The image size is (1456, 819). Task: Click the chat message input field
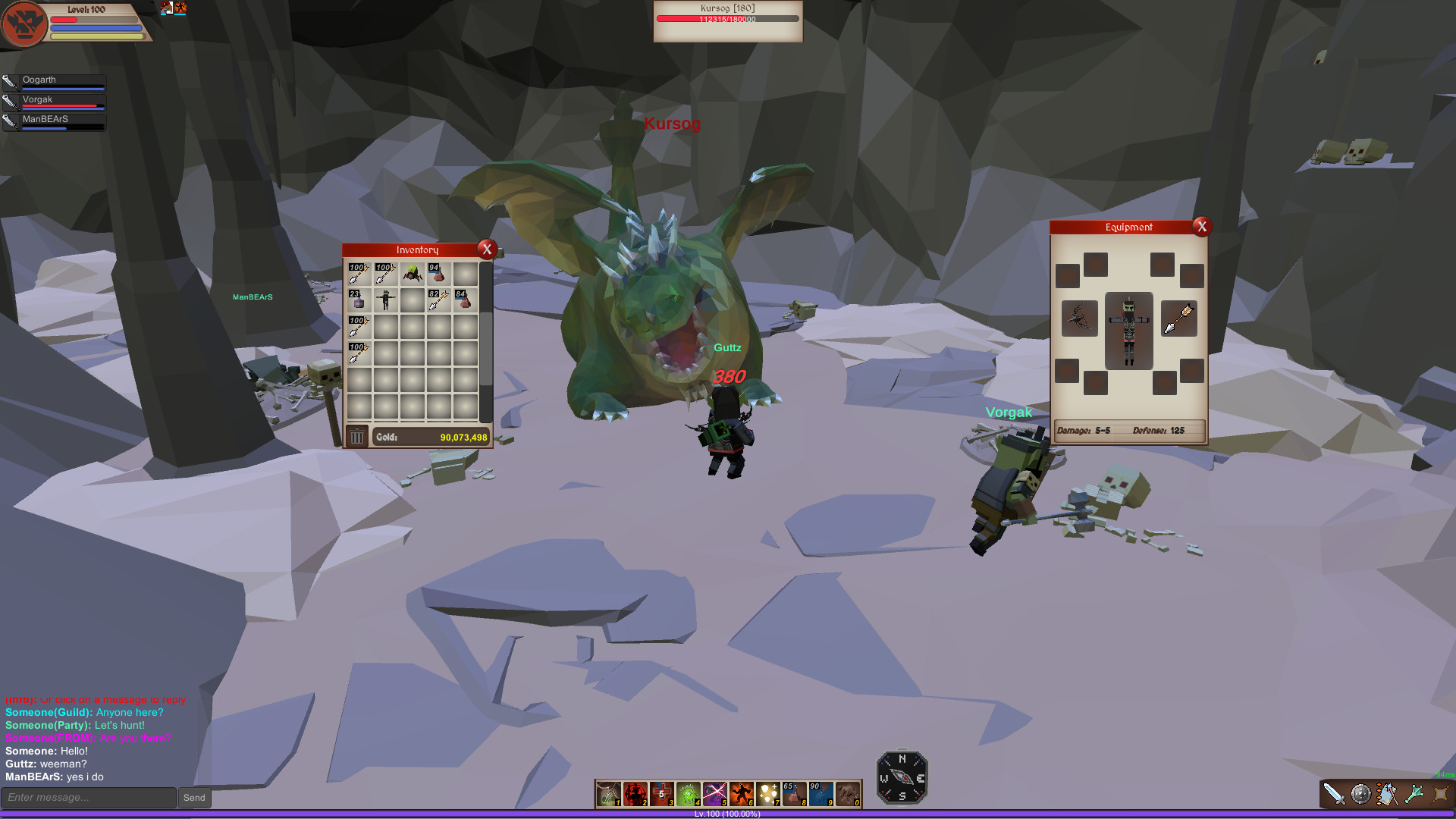click(x=89, y=797)
